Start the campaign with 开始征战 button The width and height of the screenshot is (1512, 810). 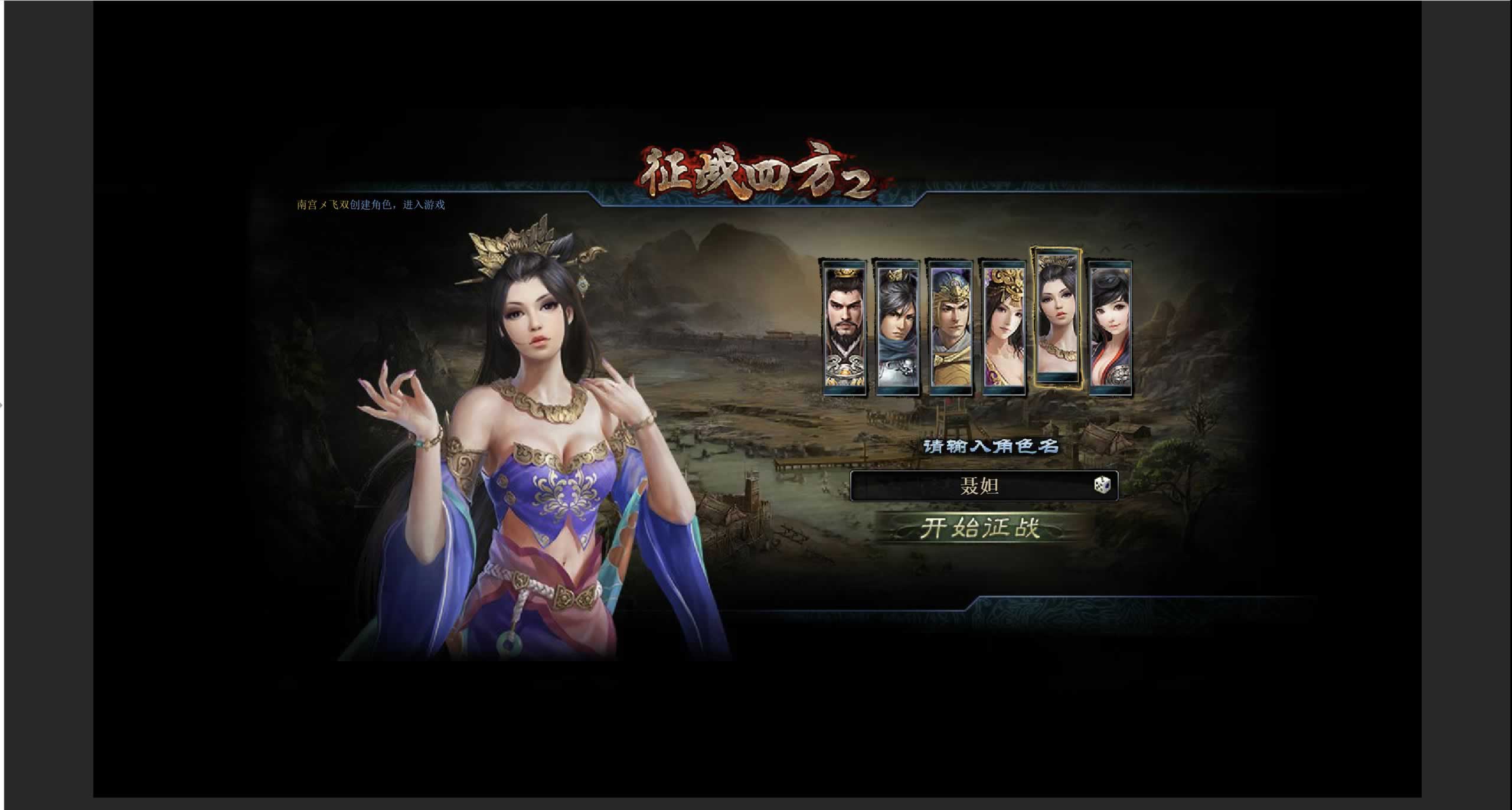pyautogui.click(x=980, y=527)
